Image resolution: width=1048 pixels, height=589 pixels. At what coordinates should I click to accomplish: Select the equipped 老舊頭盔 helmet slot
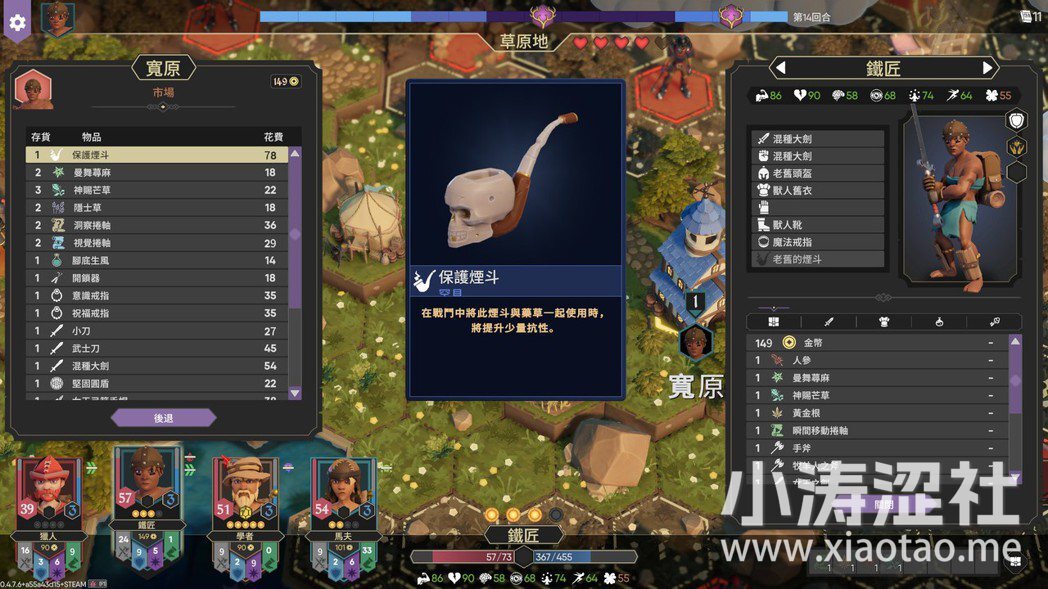pyautogui.click(x=818, y=173)
